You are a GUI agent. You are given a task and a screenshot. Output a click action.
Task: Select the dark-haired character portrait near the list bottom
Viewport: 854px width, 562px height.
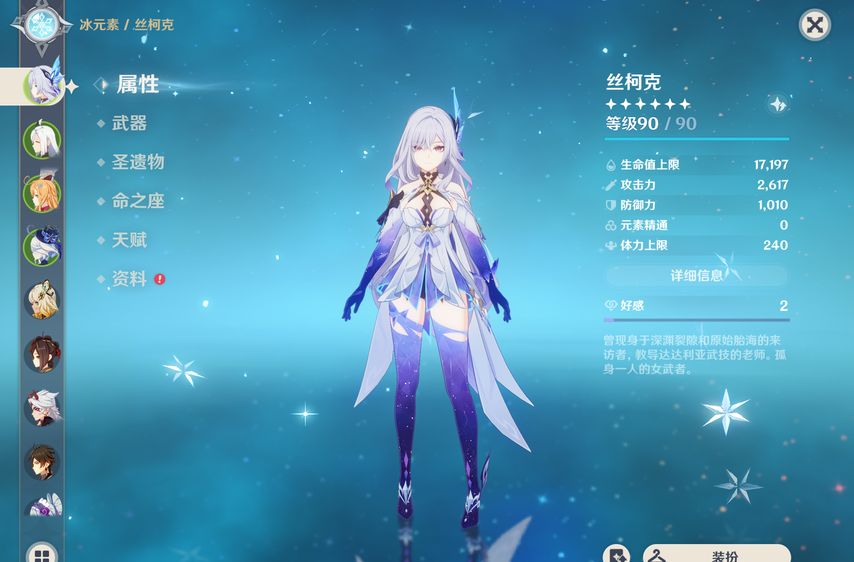point(42,461)
